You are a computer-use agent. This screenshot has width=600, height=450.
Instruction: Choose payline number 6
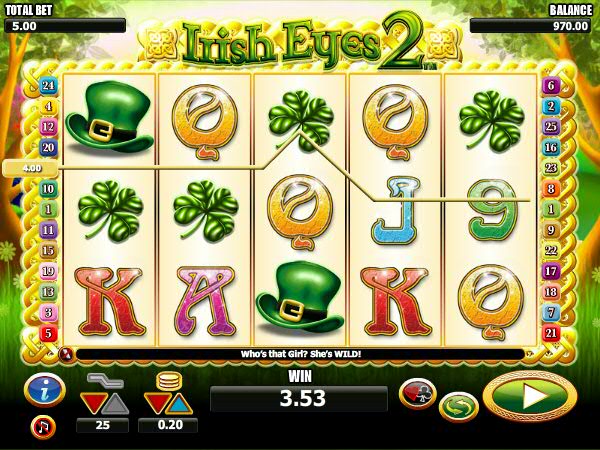(x=550, y=86)
